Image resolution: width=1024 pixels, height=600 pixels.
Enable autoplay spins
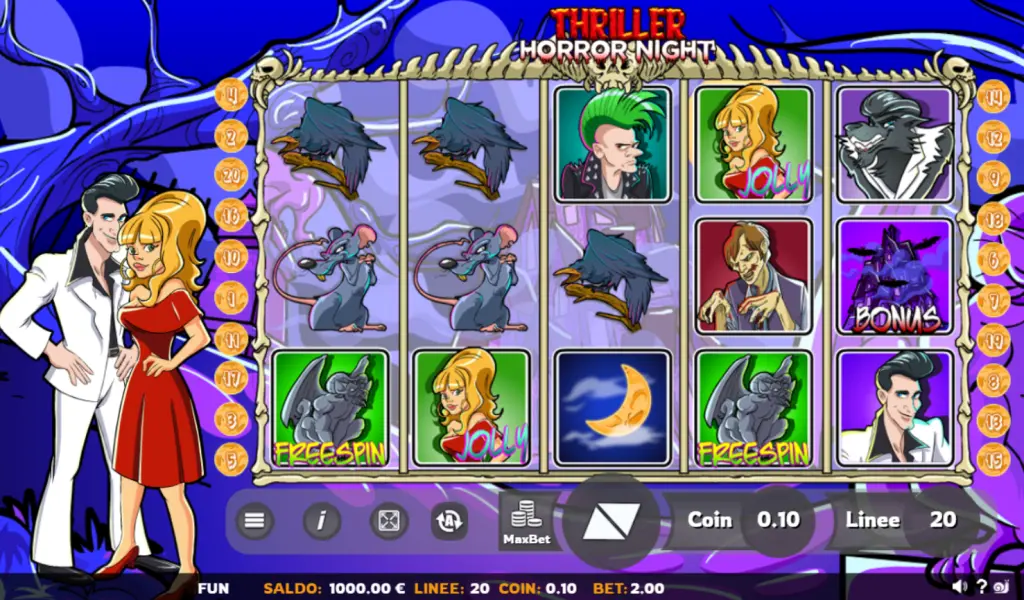click(x=449, y=520)
